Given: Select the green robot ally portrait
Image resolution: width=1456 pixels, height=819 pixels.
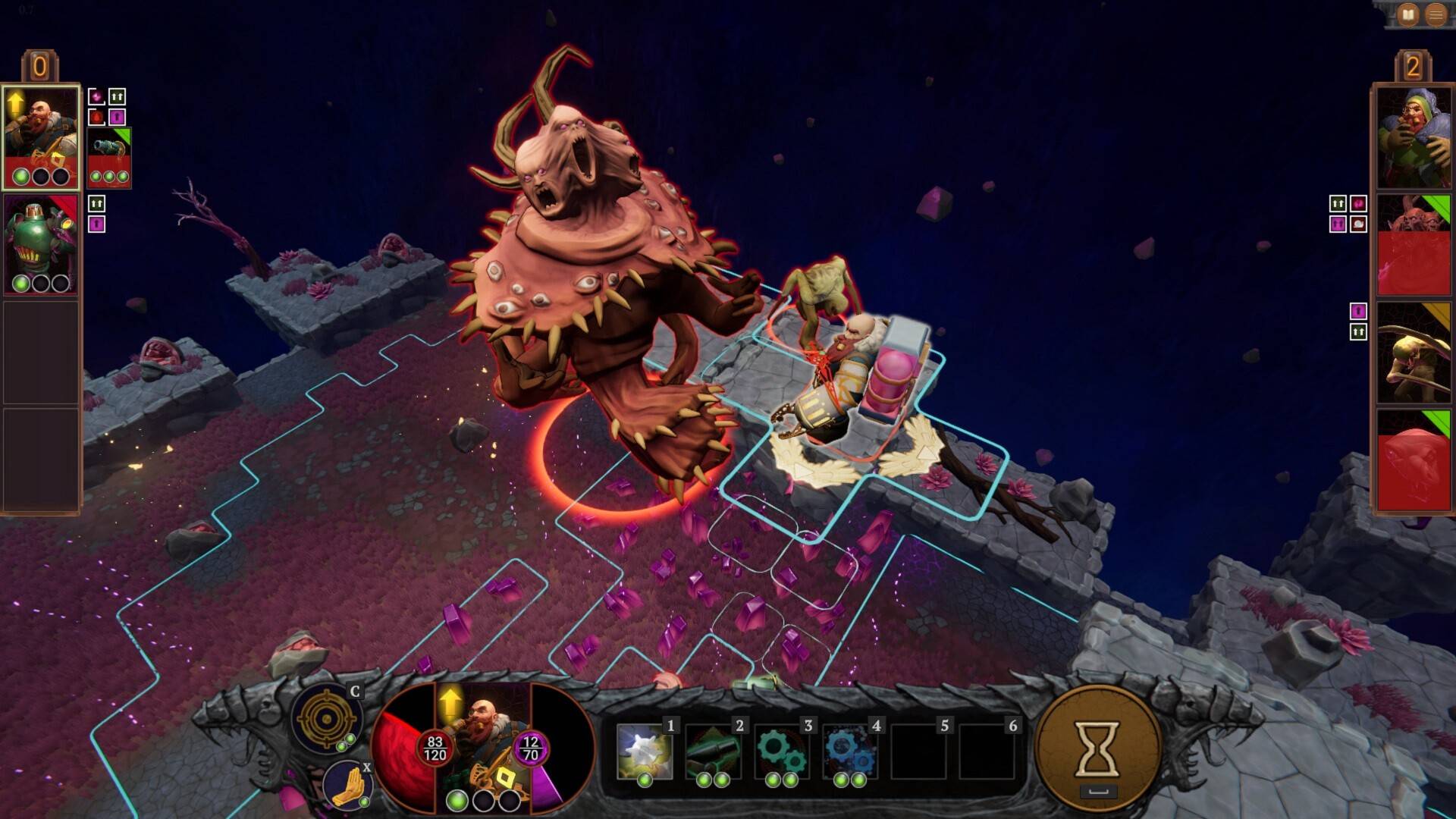Looking at the screenshot, I should click(x=41, y=244).
